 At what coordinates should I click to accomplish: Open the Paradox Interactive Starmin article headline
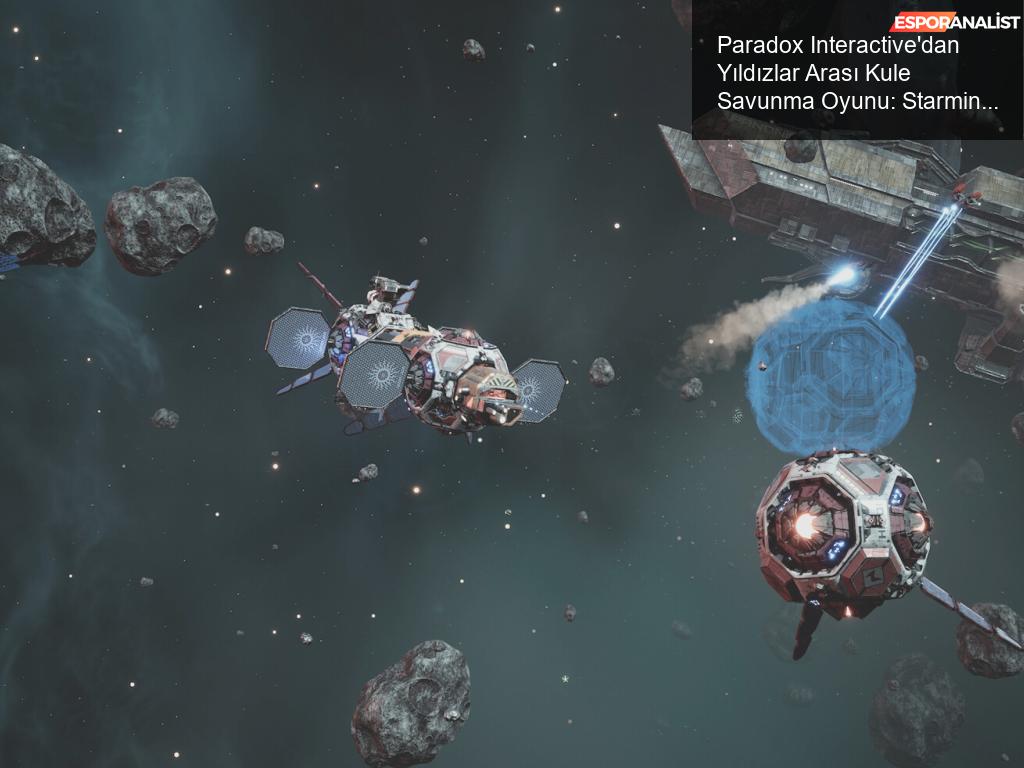pyautogui.click(x=858, y=73)
